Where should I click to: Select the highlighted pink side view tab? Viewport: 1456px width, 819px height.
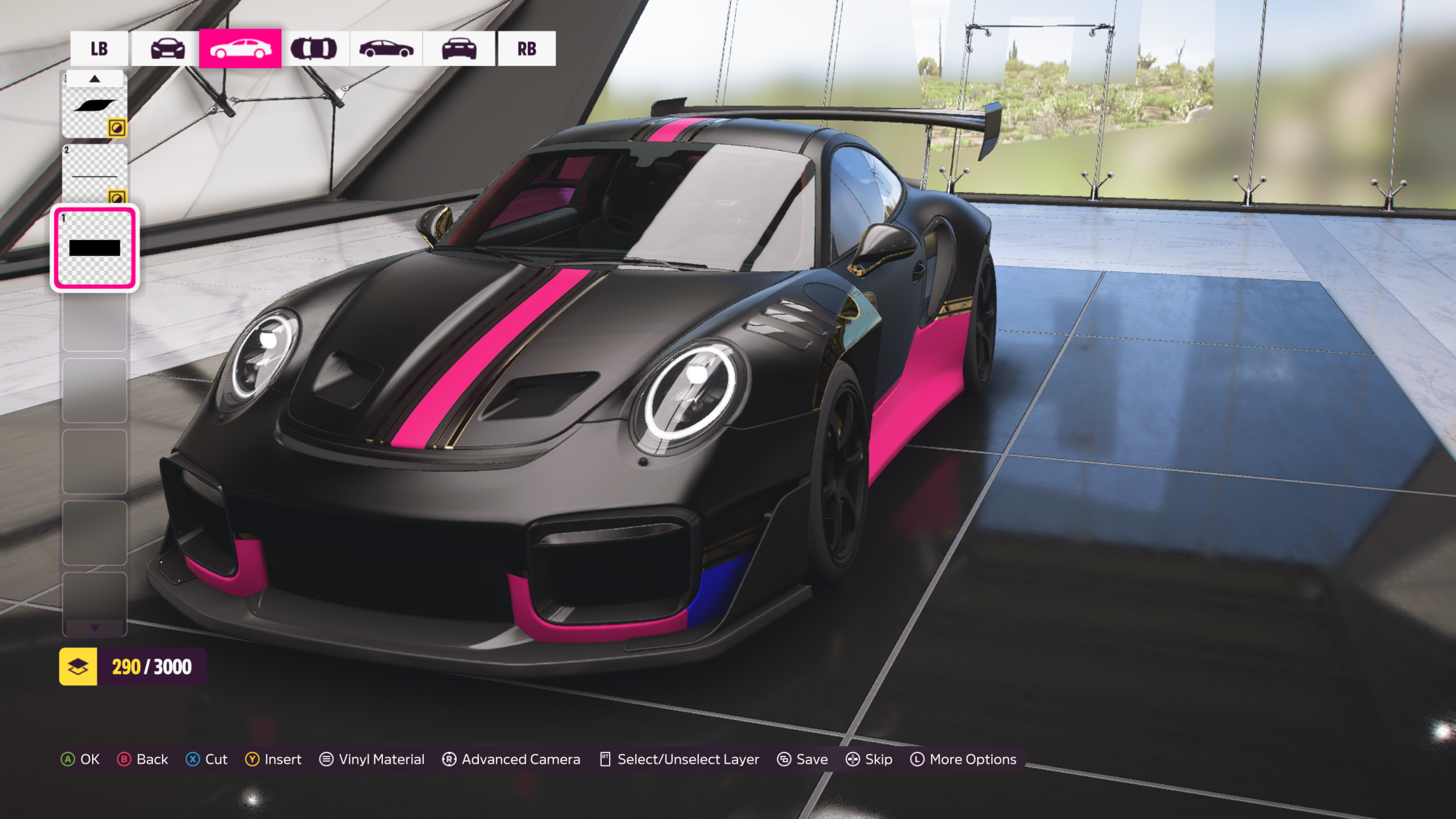coord(240,49)
